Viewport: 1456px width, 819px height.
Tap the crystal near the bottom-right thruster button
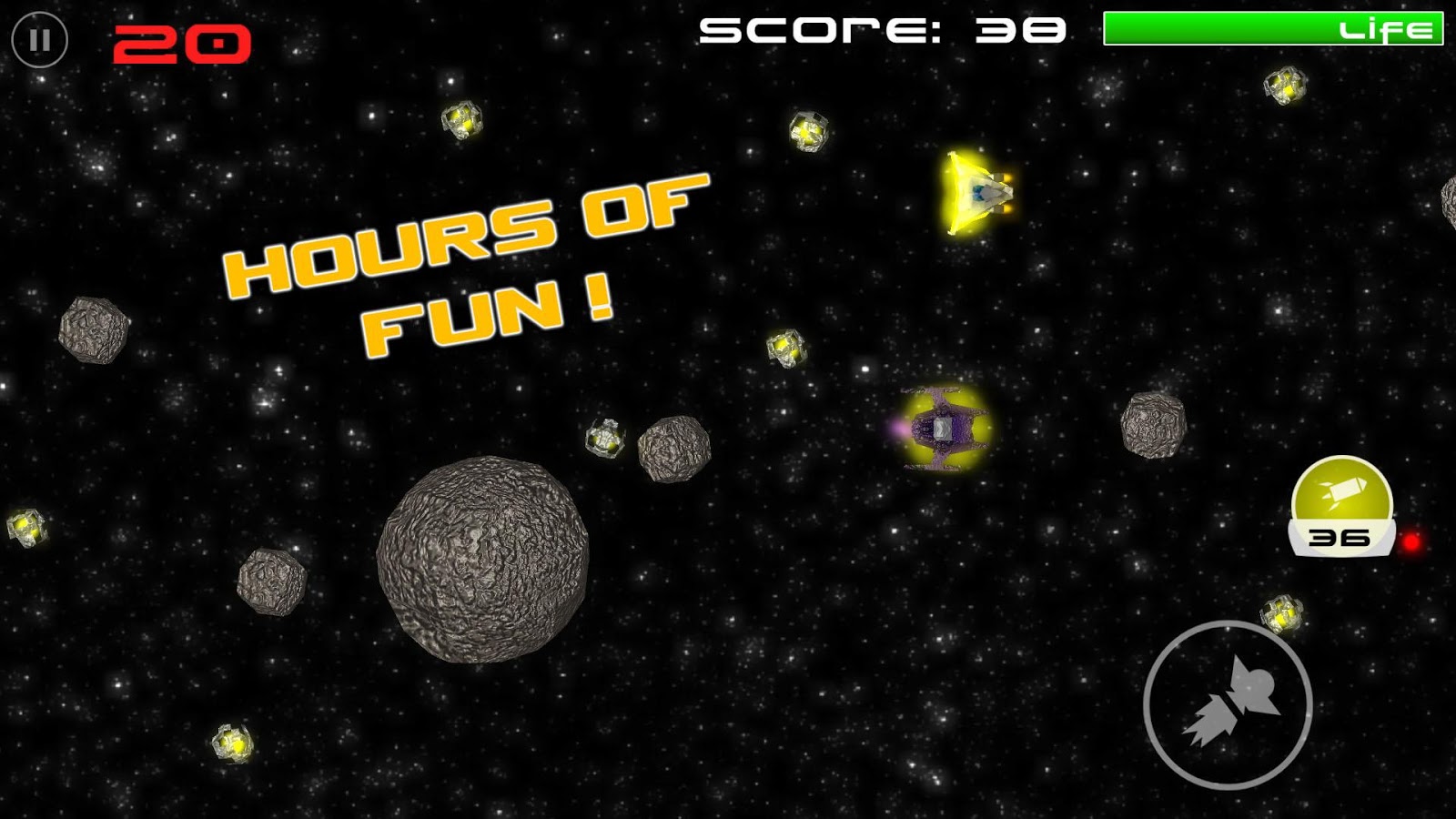1283,614
